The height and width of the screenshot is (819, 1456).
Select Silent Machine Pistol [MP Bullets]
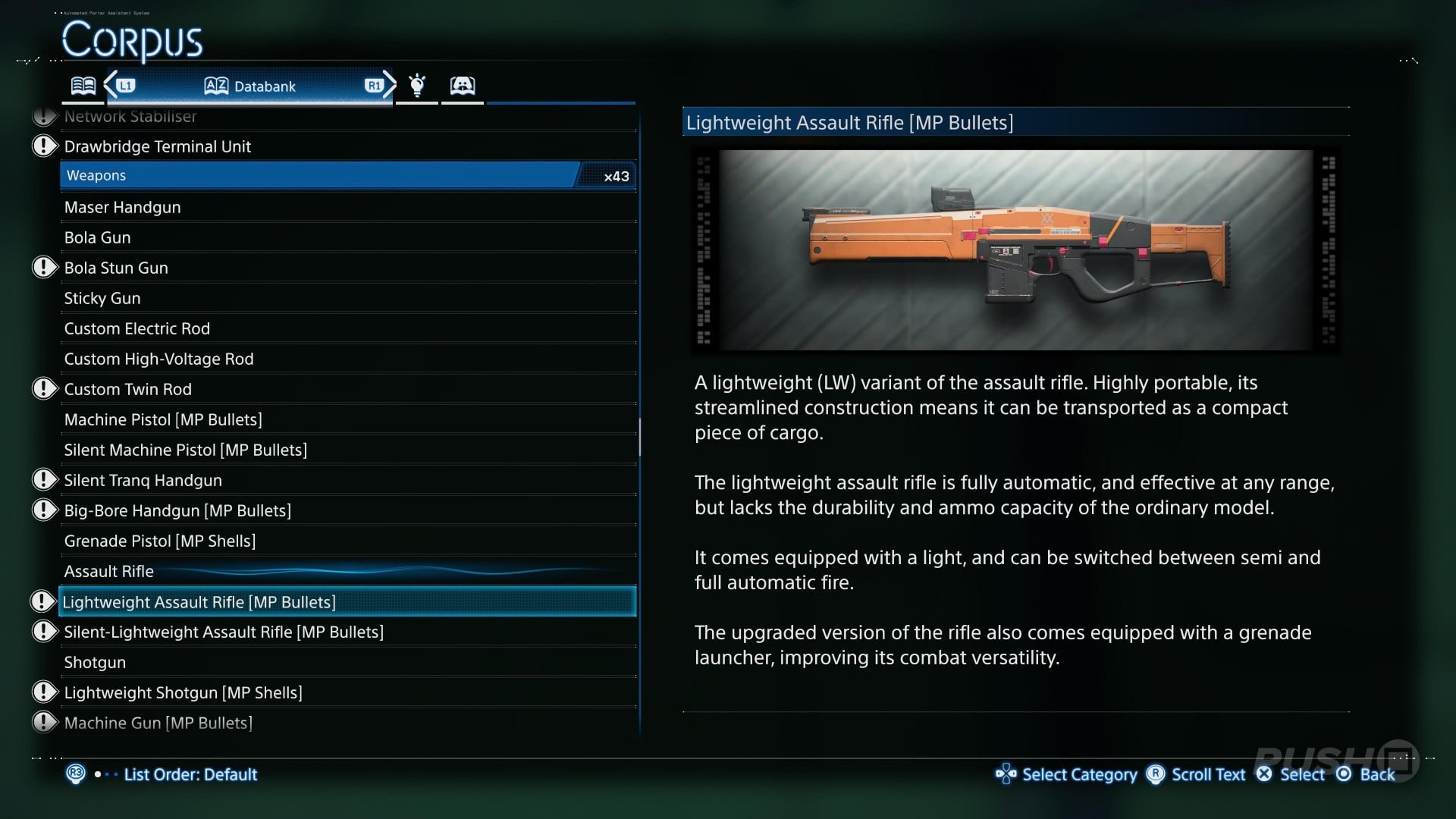click(x=186, y=450)
